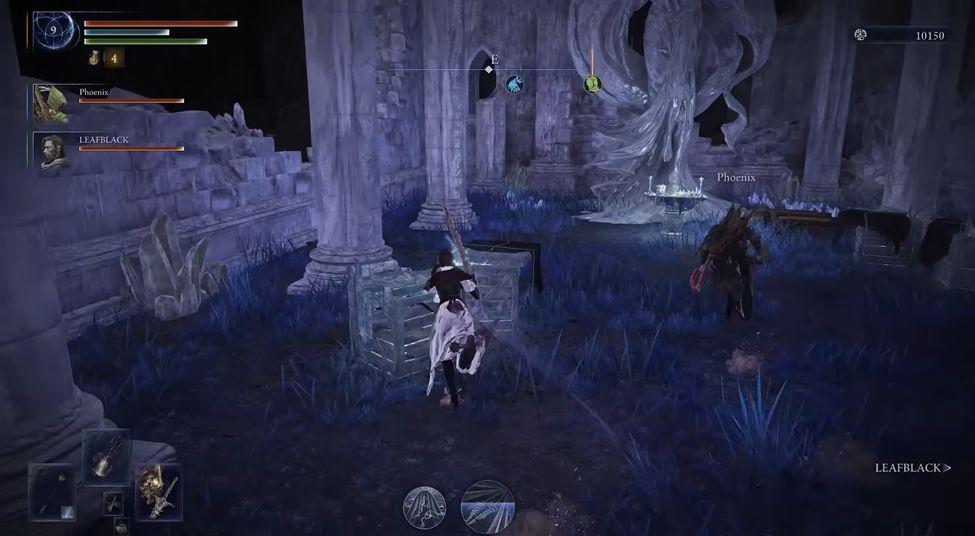This screenshot has width=975, height=536.
Task: Select the top equipment slot with the mace
Action: [x=105, y=457]
